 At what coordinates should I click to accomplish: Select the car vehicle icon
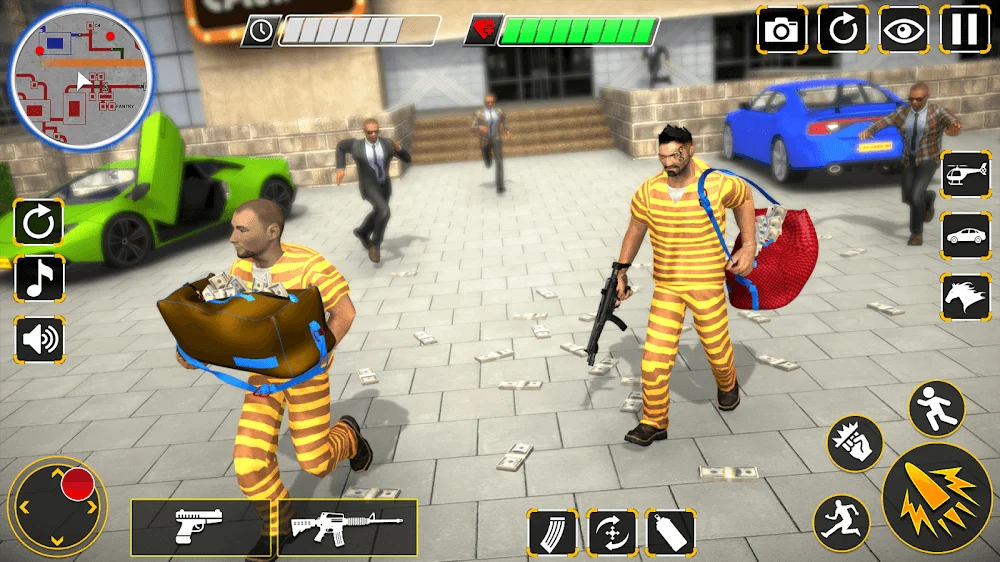pos(965,236)
